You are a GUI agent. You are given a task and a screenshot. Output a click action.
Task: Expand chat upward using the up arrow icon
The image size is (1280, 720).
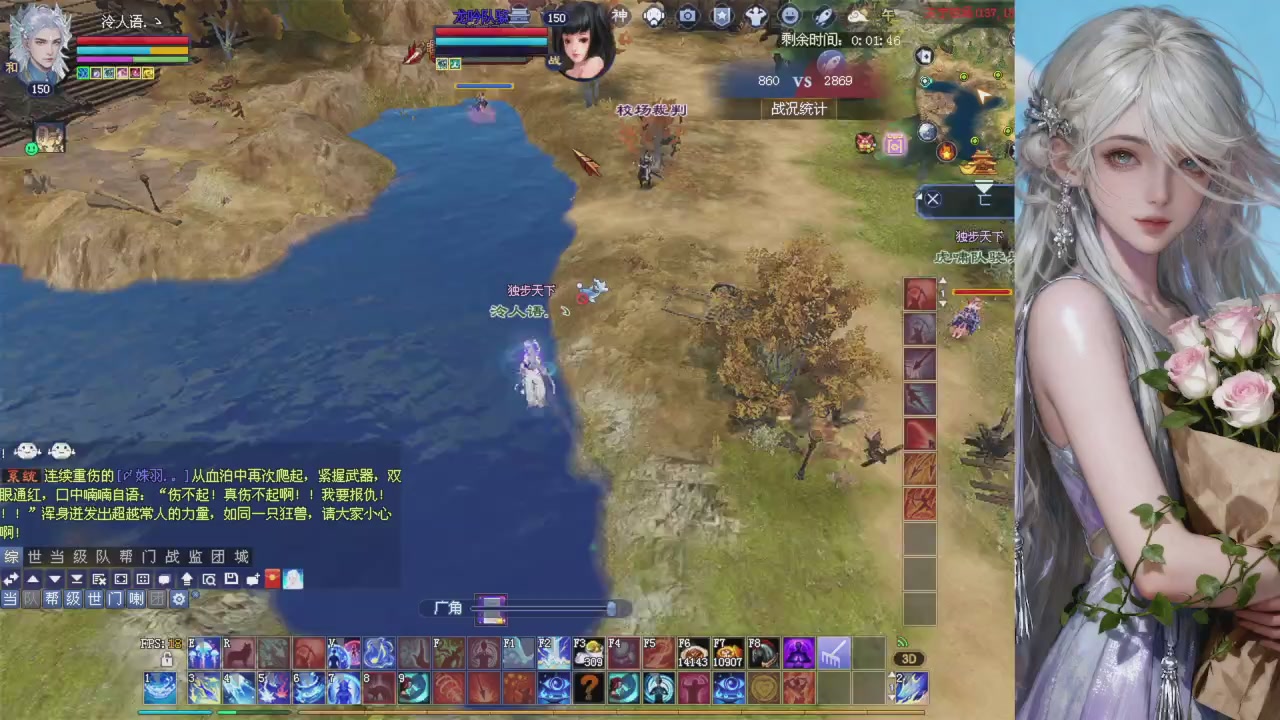tap(34, 578)
